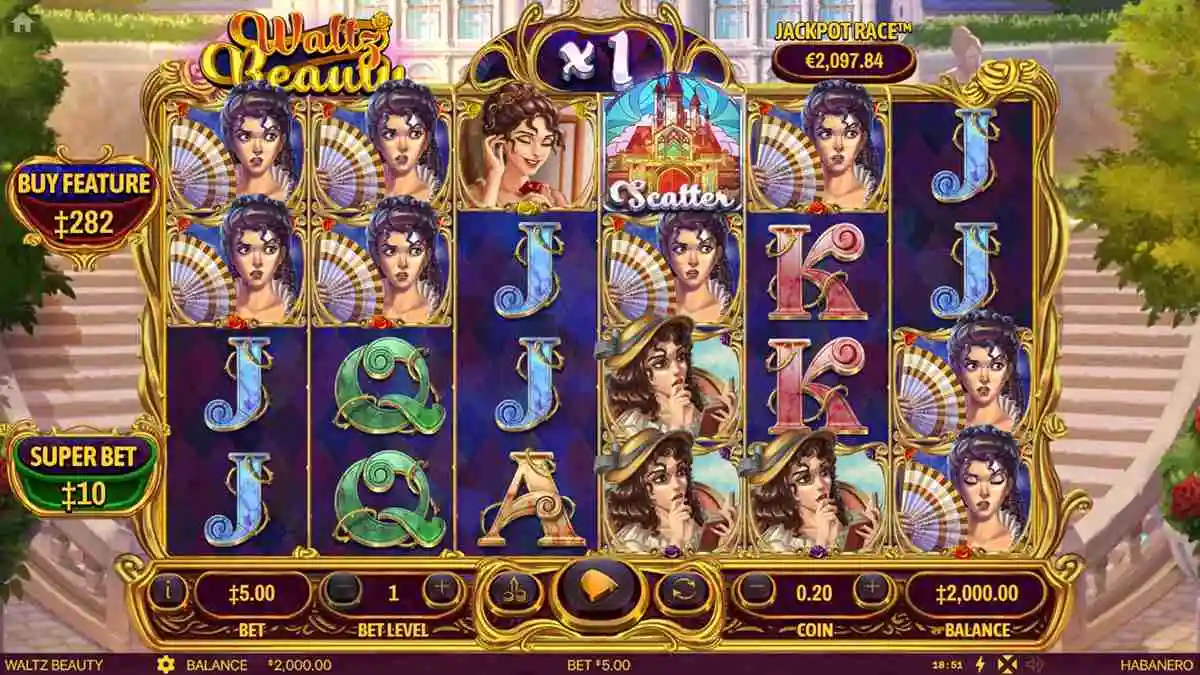Click the max bet coins button
Screen dimensions: 1200x675
click(515, 593)
